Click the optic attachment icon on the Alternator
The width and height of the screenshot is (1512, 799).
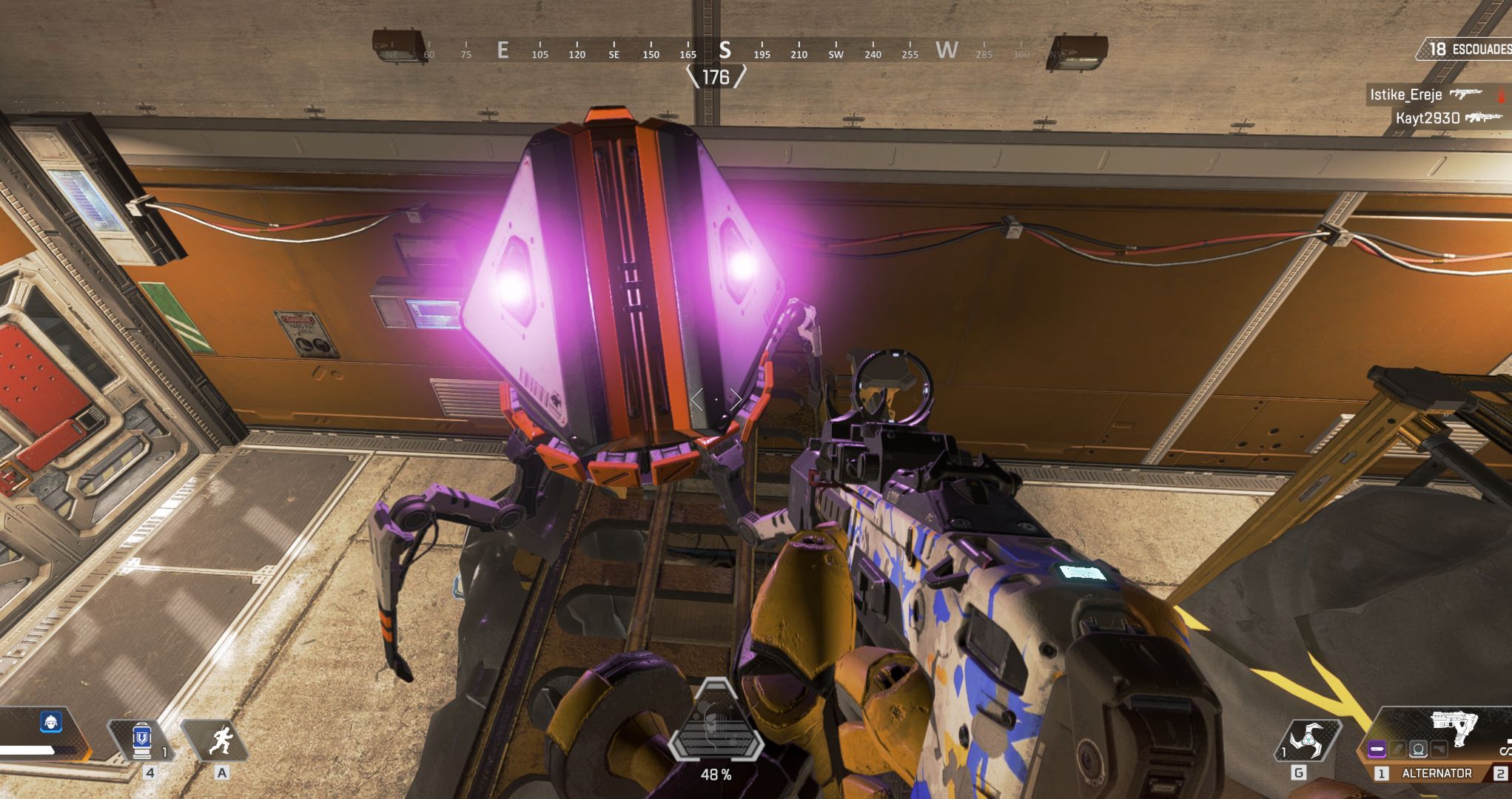(x=1417, y=749)
